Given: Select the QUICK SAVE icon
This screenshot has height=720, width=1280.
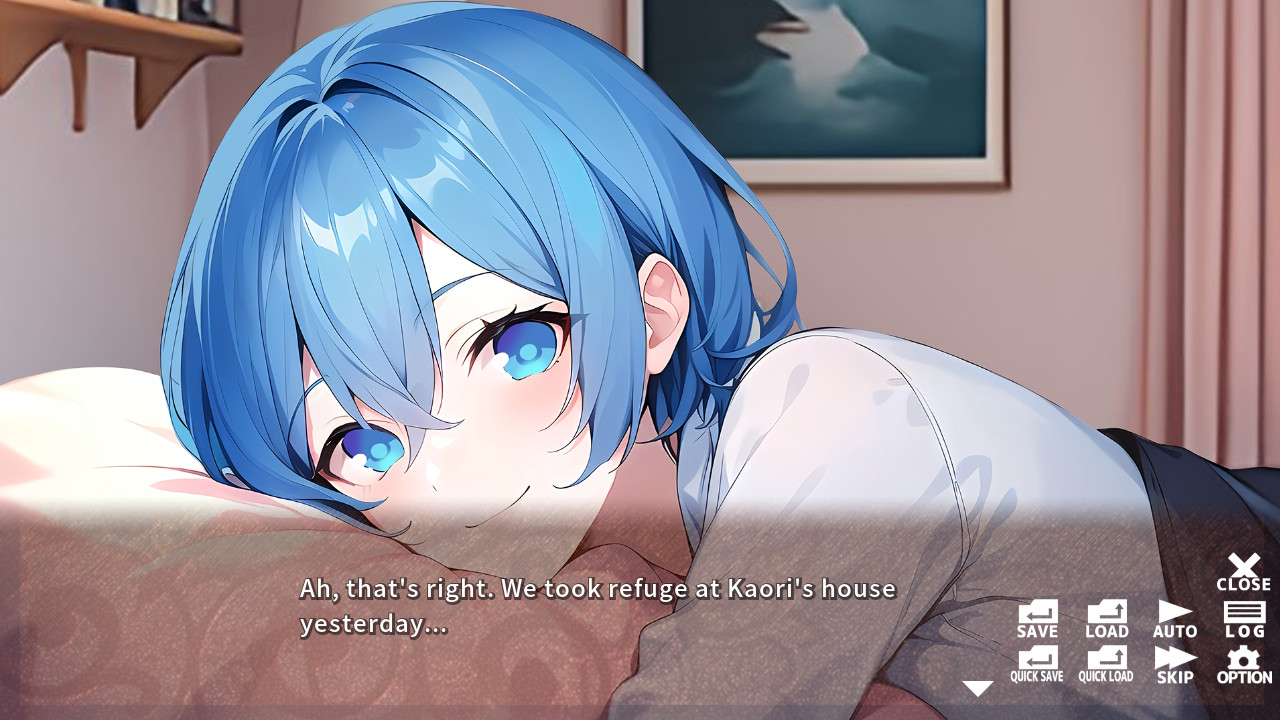Looking at the screenshot, I should [x=1037, y=664].
